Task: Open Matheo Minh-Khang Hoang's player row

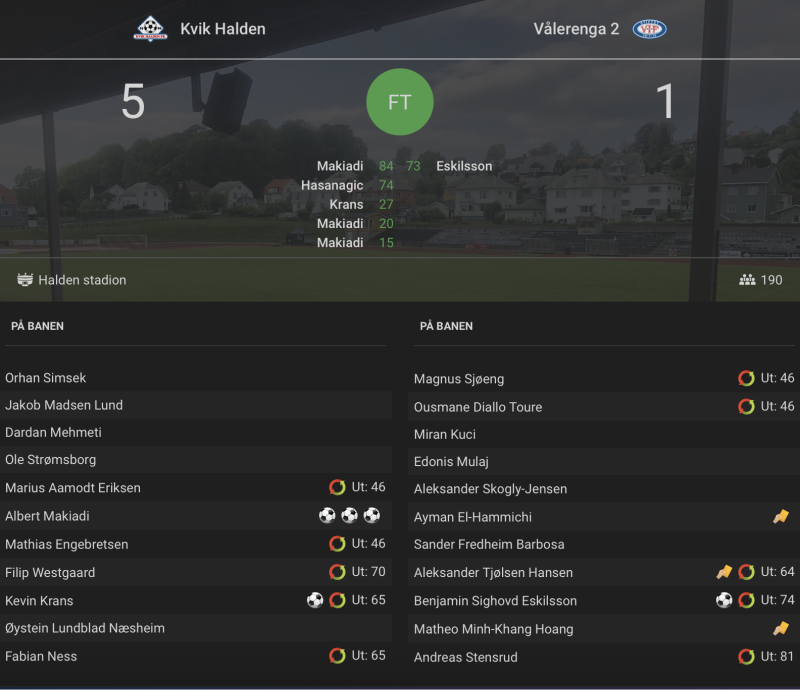Action: click(x=494, y=629)
